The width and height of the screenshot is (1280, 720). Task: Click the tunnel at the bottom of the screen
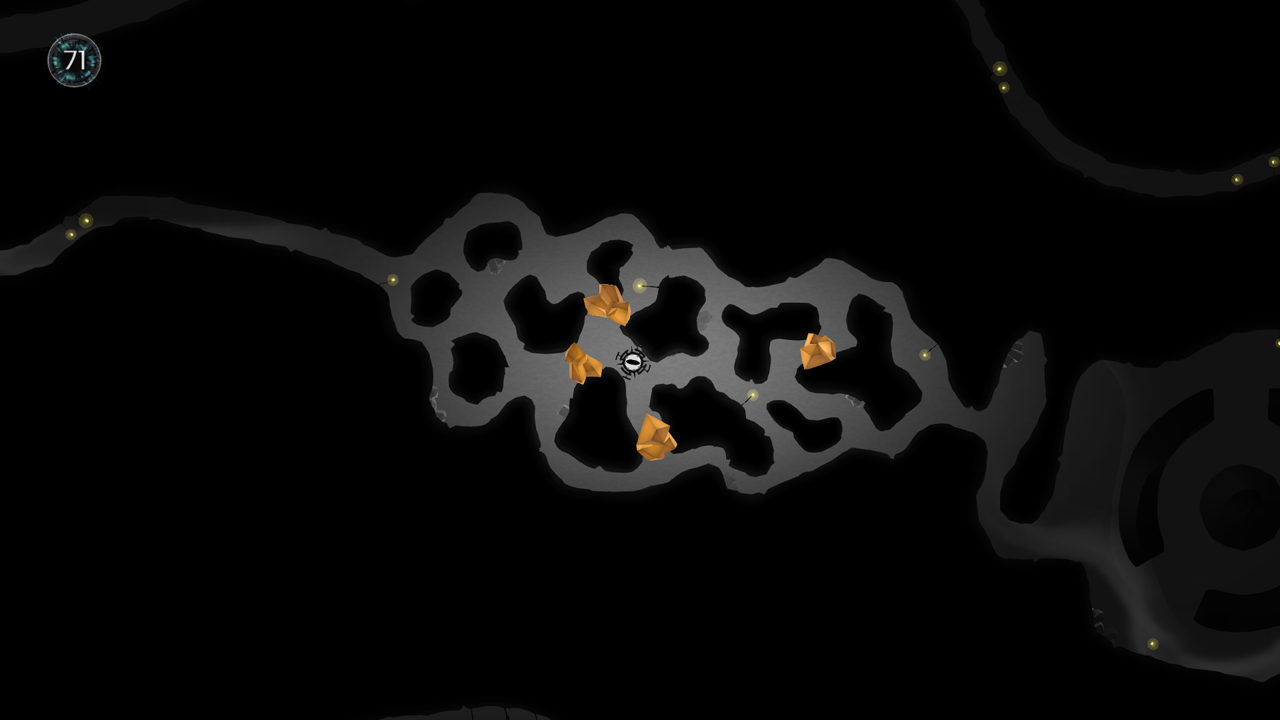470,712
